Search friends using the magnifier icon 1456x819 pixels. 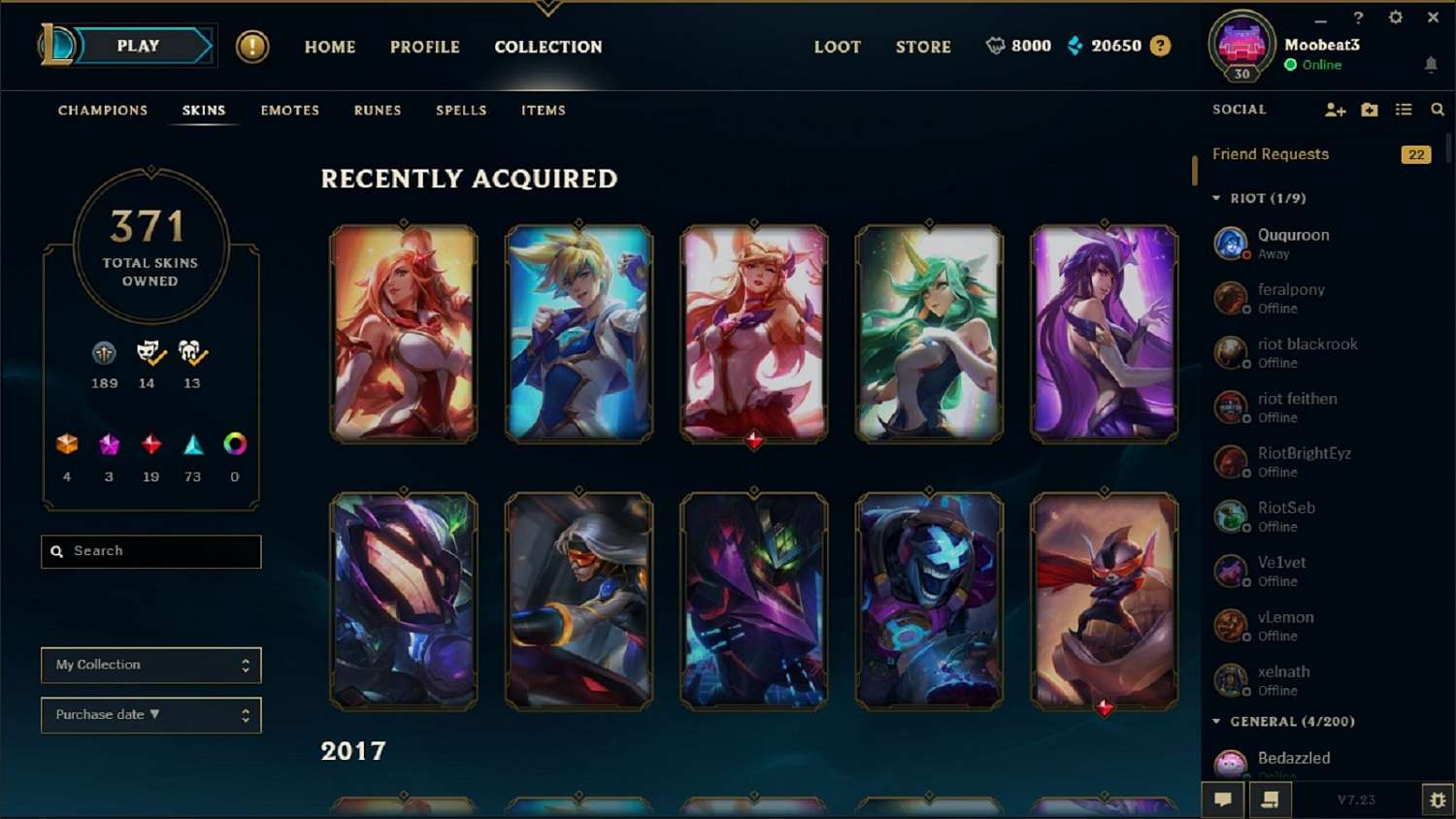[x=1437, y=110]
